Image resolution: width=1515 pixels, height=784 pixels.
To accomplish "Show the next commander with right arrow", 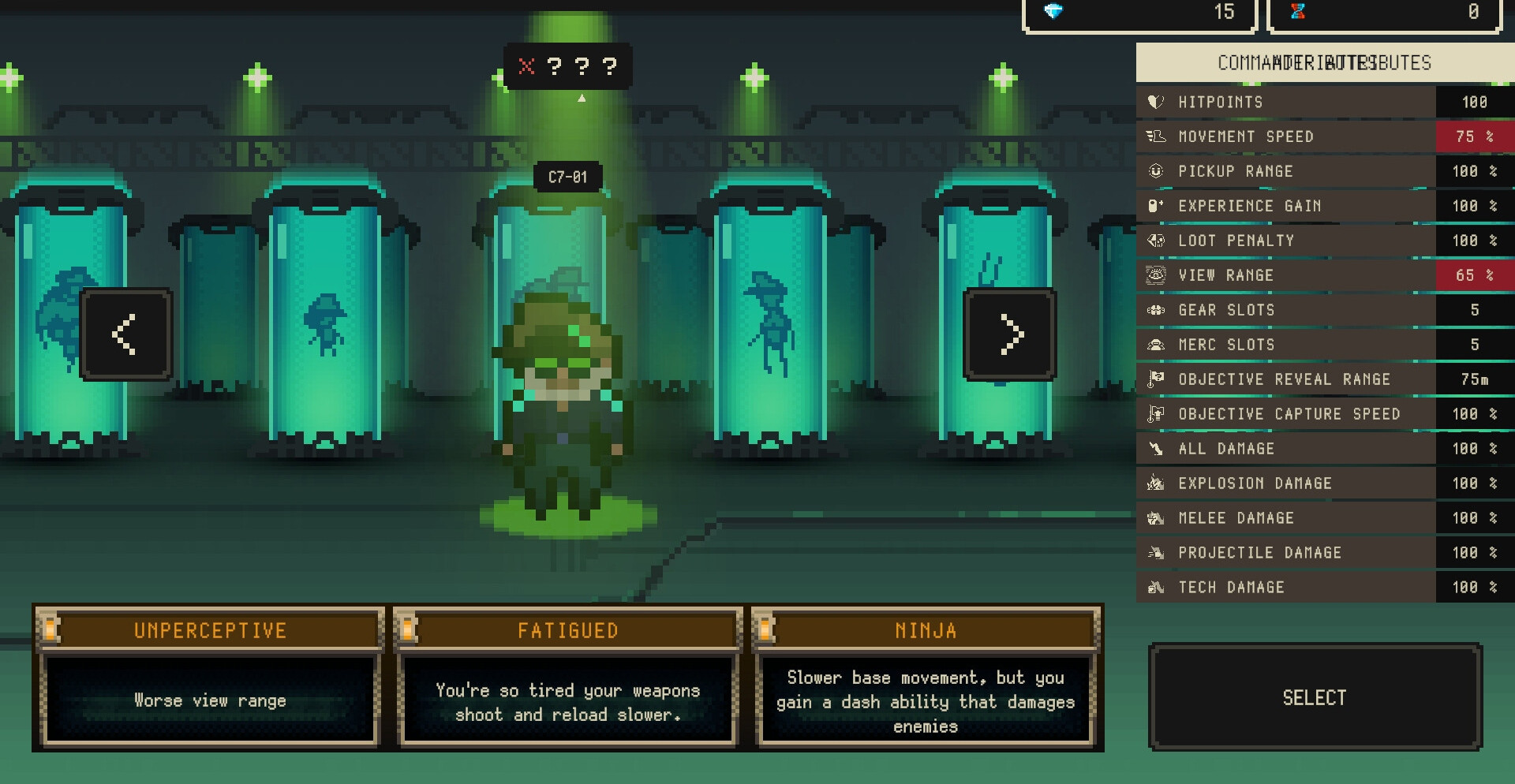I will point(1010,334).
